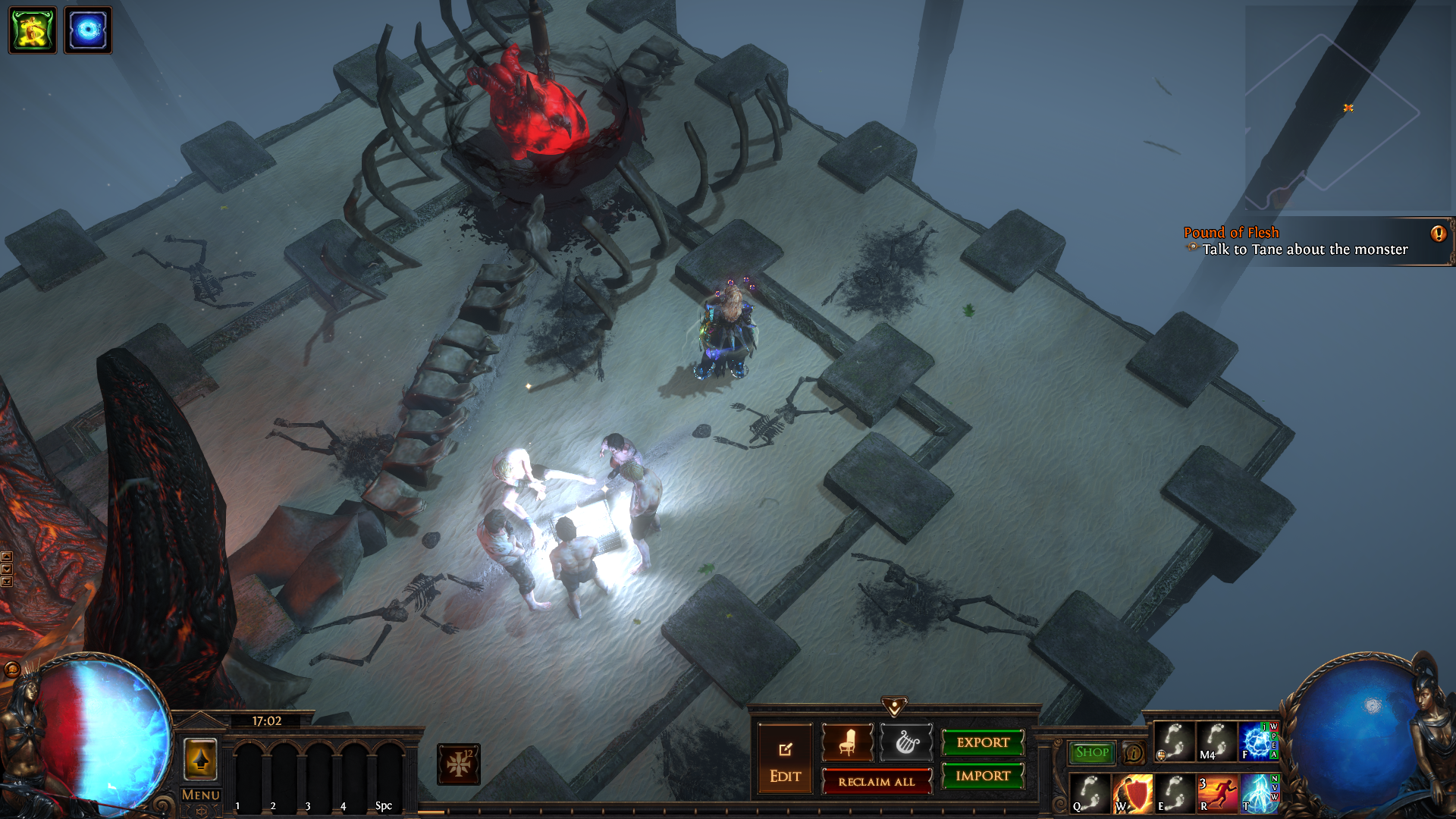Open the hideout decorations chair button

tap(847, 742)
